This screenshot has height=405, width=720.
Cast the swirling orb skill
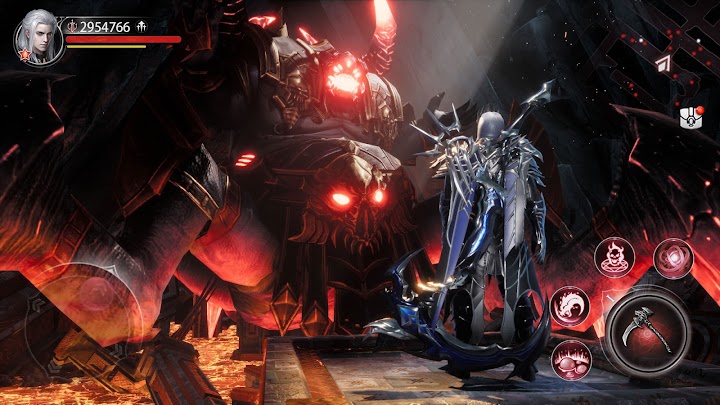673,258
